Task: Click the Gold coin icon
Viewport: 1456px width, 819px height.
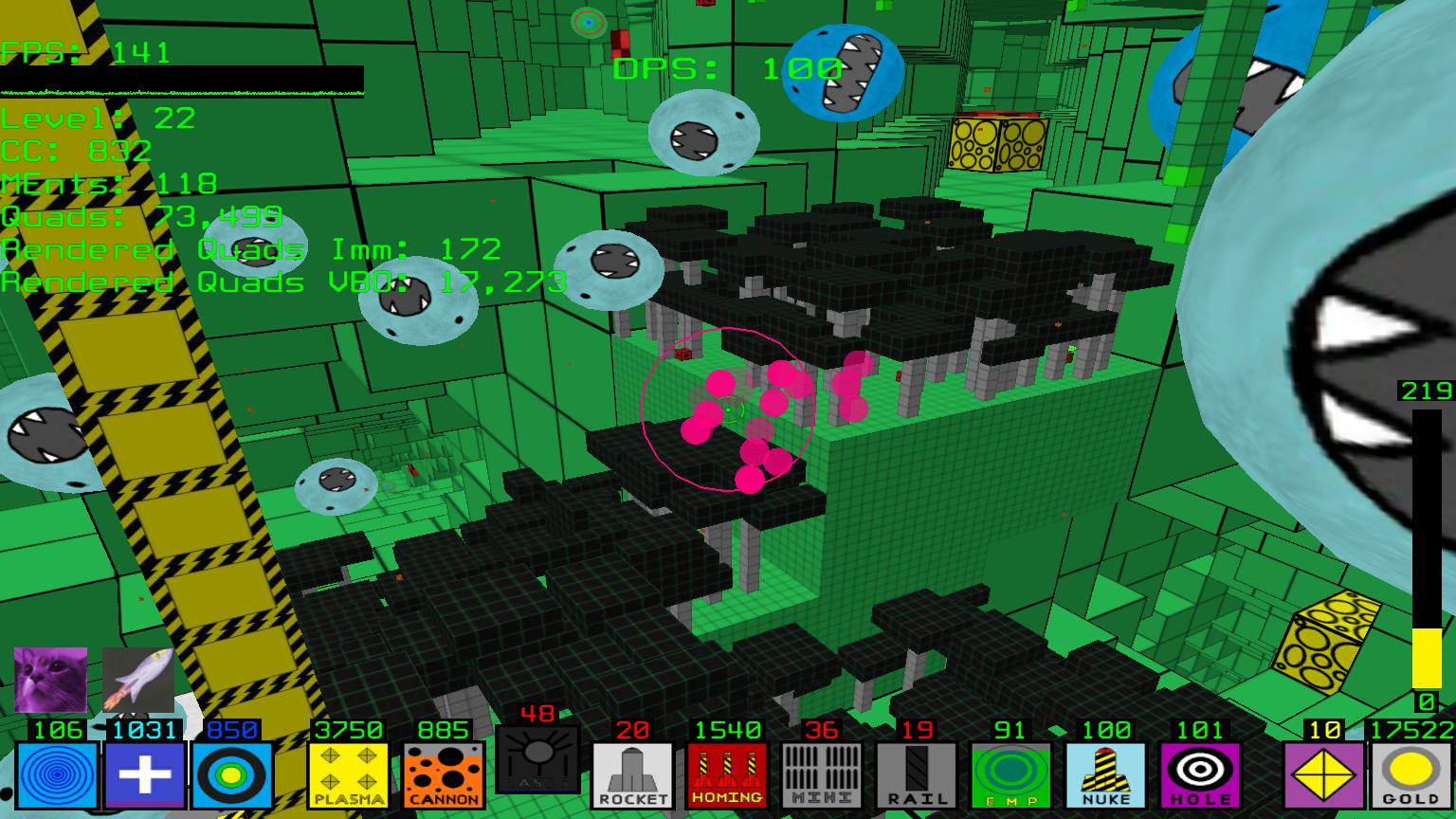Action: (1411, 774)
